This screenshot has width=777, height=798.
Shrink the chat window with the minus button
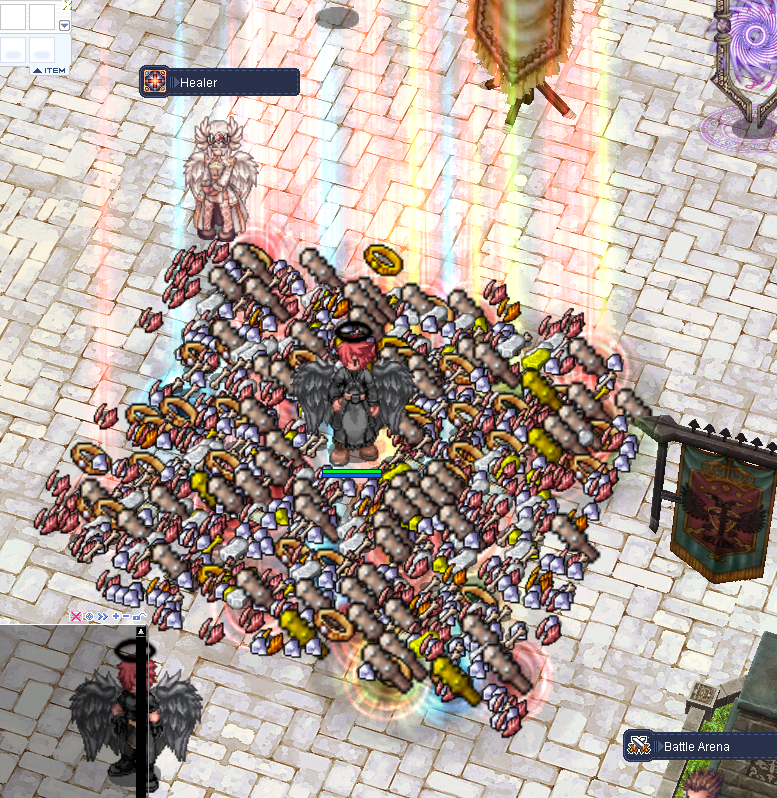127,617
